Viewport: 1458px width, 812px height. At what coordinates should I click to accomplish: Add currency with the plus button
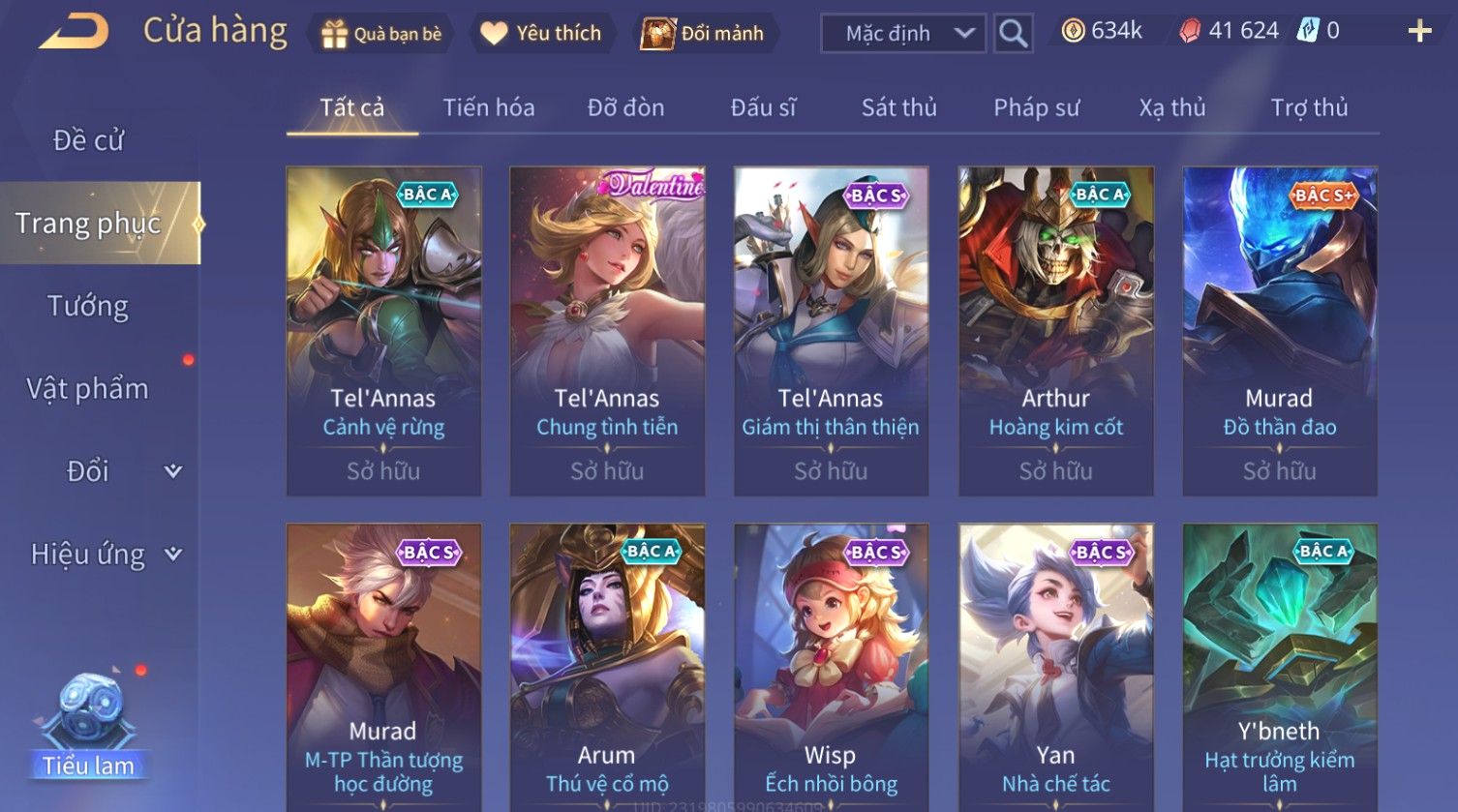click(x=1419, y=32)
